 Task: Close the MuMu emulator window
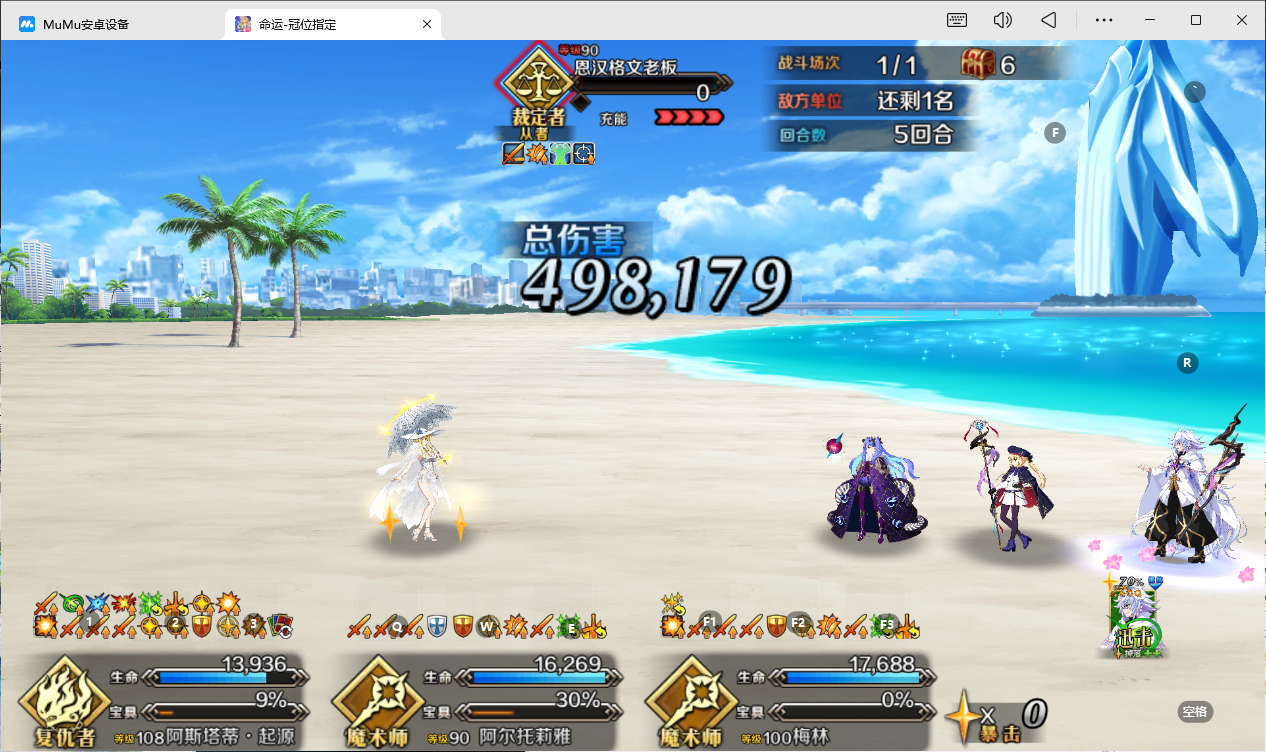coord(1241,20)
